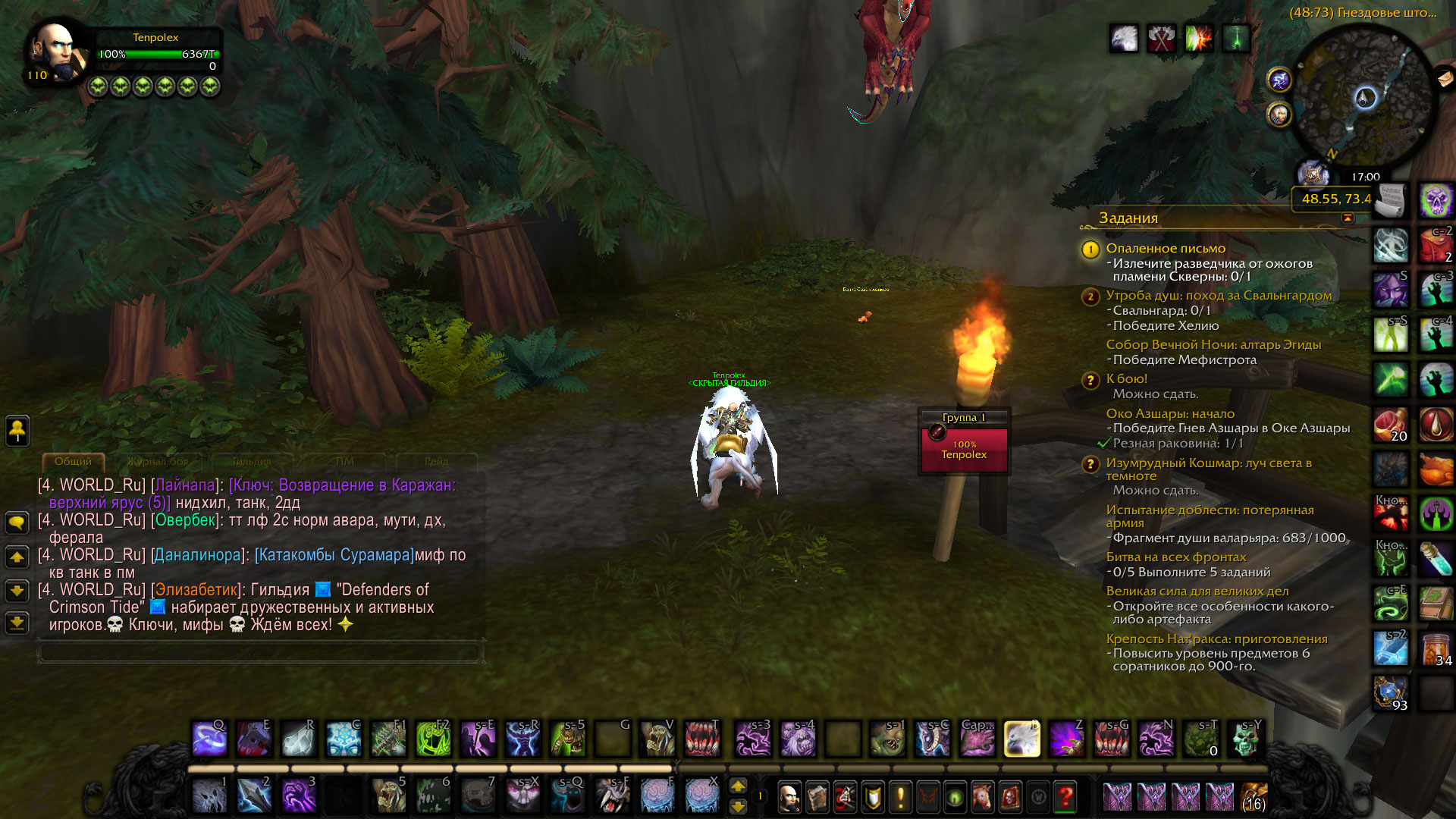This screenshot has height=819, width=1456.
Task: Click the chat input field
Action: pos(259,651)
